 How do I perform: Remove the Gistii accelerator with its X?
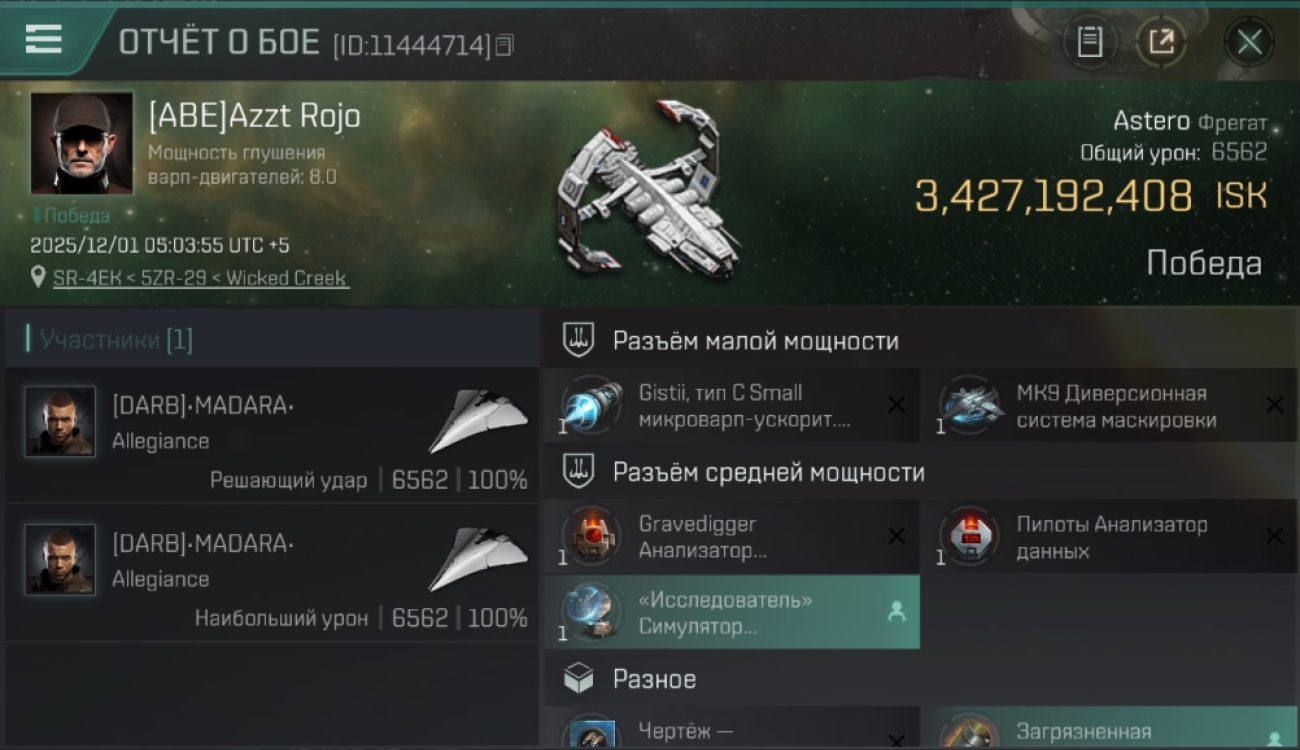coord(897,405)
